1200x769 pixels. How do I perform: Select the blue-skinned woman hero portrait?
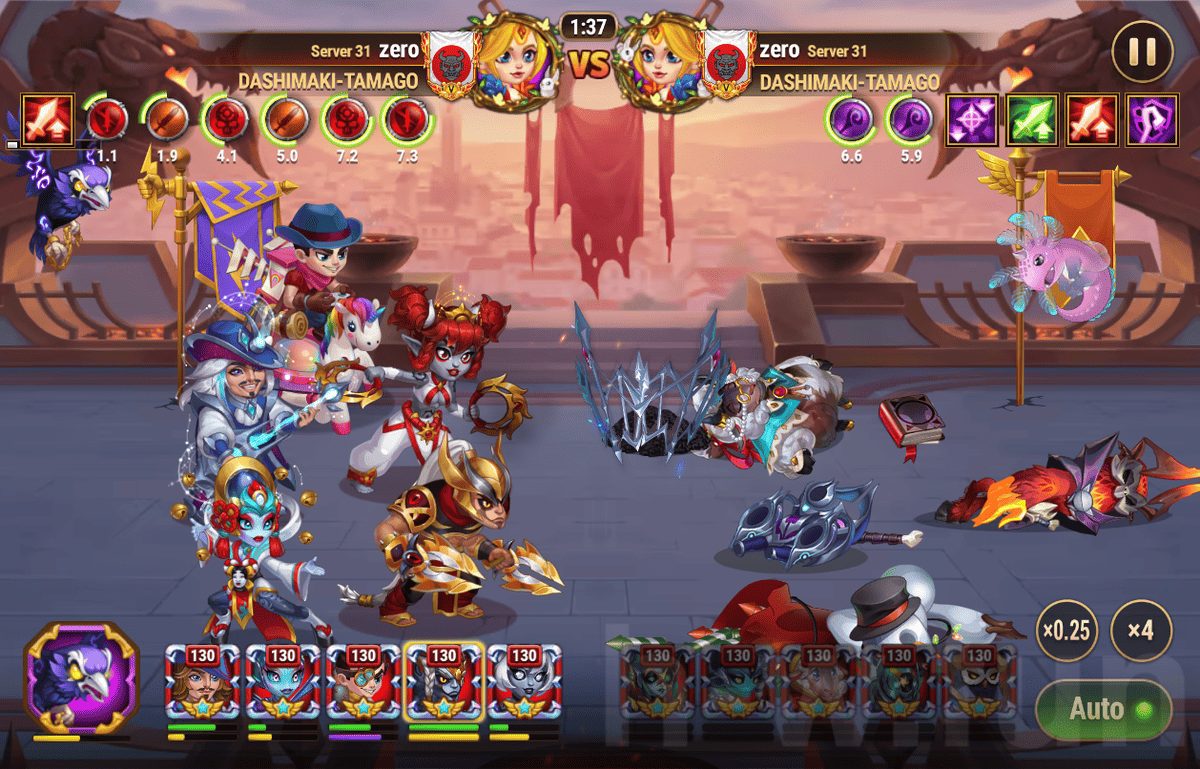coord(283,683)
